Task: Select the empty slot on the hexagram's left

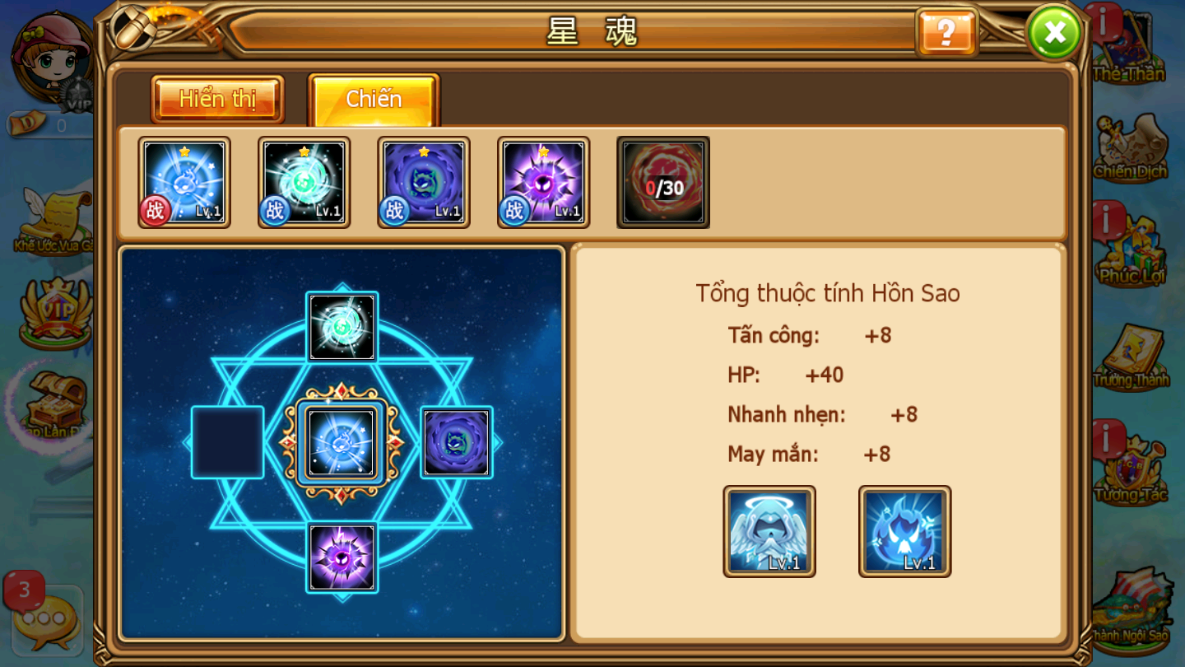Action: click(x=228, y=442)
